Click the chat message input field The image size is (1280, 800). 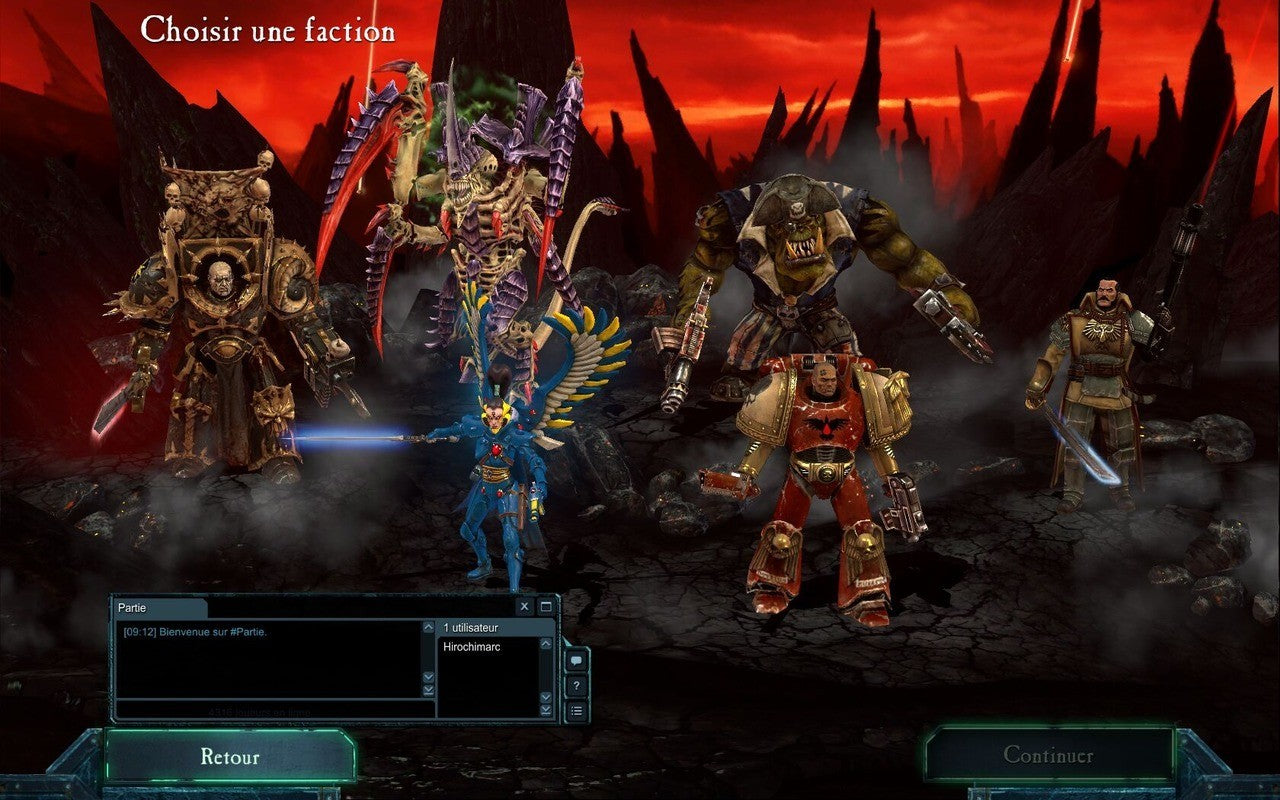click(x=272, y=711)
